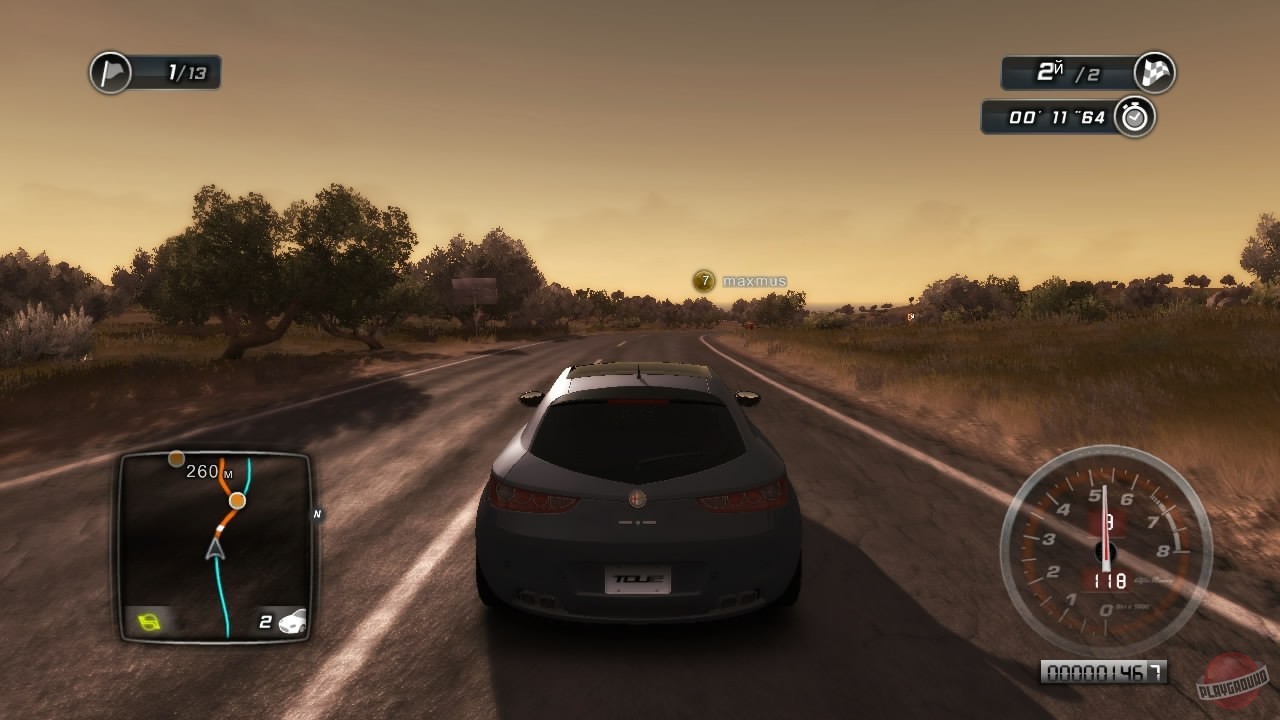Click the checkpoint flag icon top left
The image size is (1280, 720).
[110, 72]
